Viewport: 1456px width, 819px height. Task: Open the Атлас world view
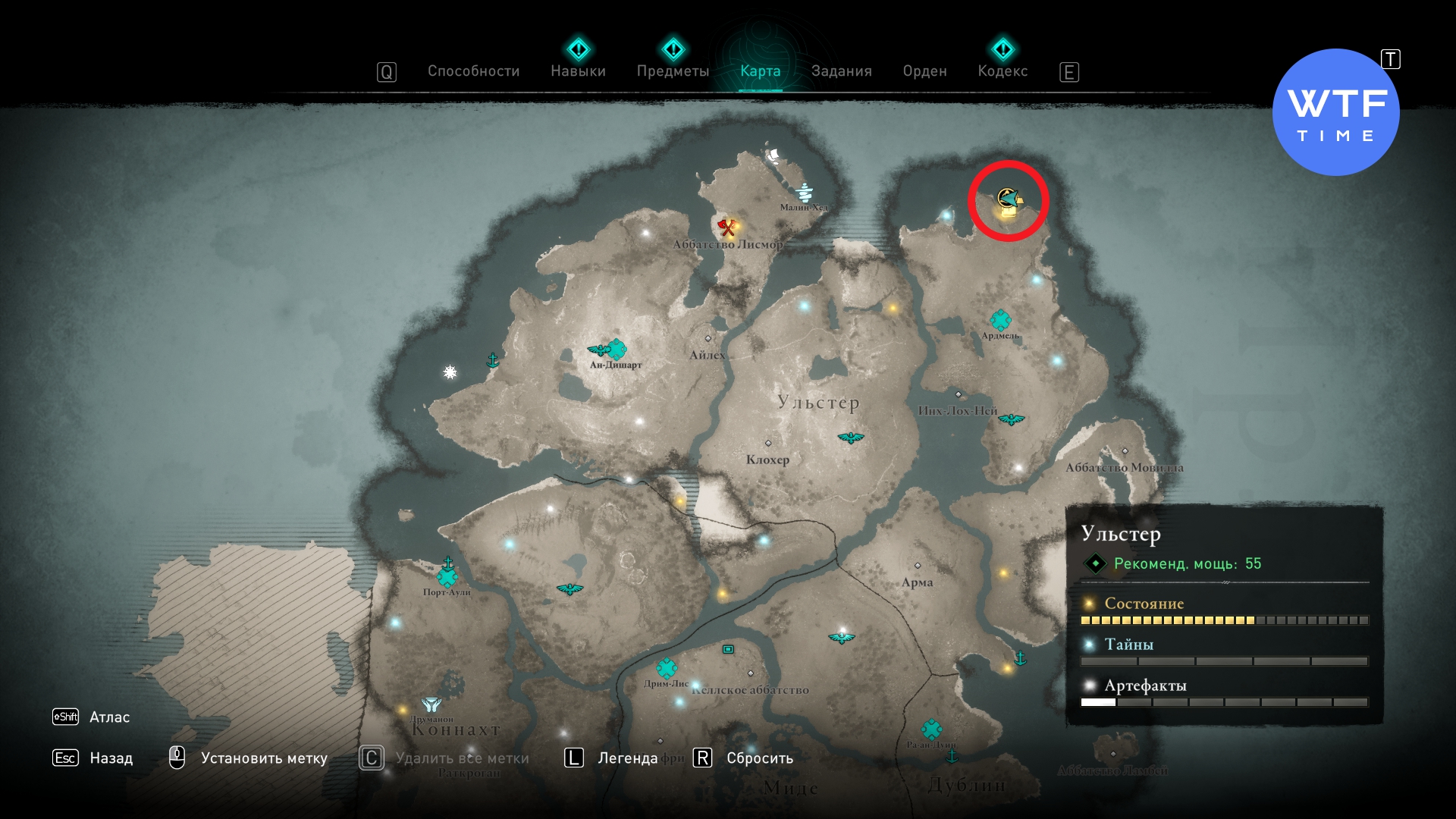(109, 717)
